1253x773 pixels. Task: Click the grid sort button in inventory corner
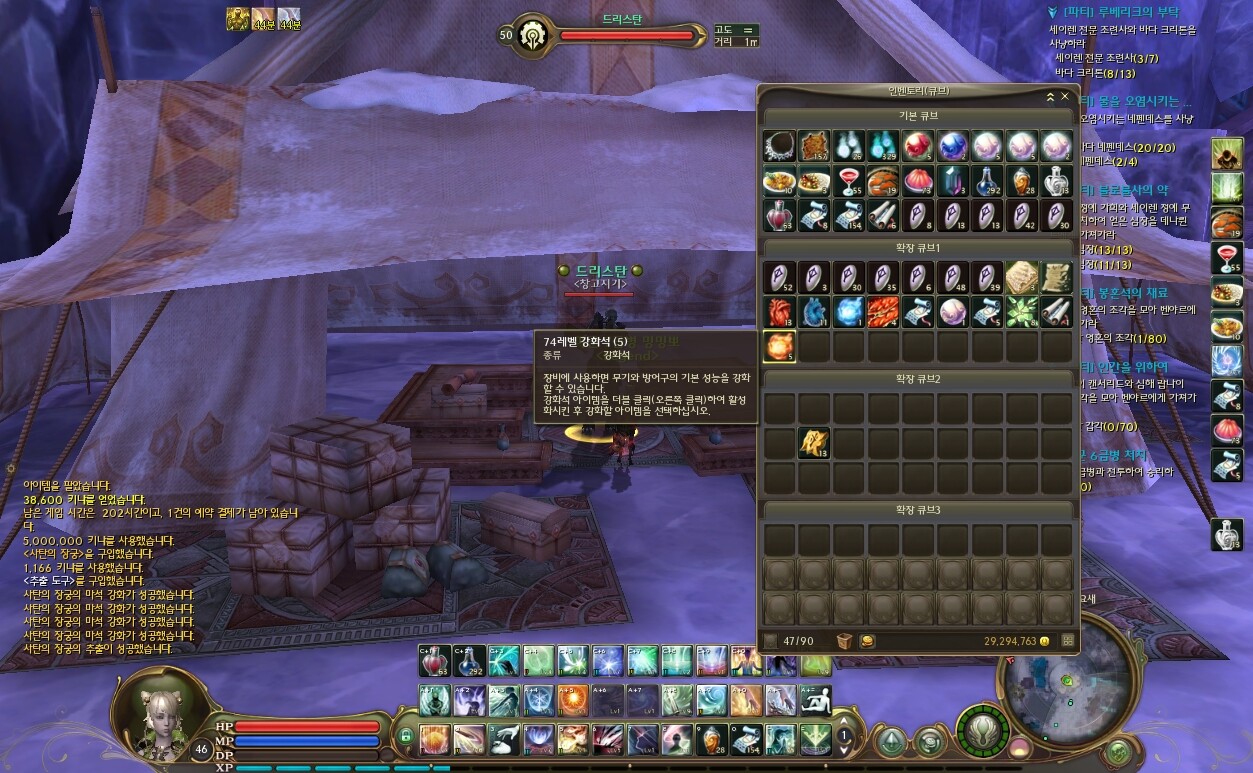[1068, 640]
